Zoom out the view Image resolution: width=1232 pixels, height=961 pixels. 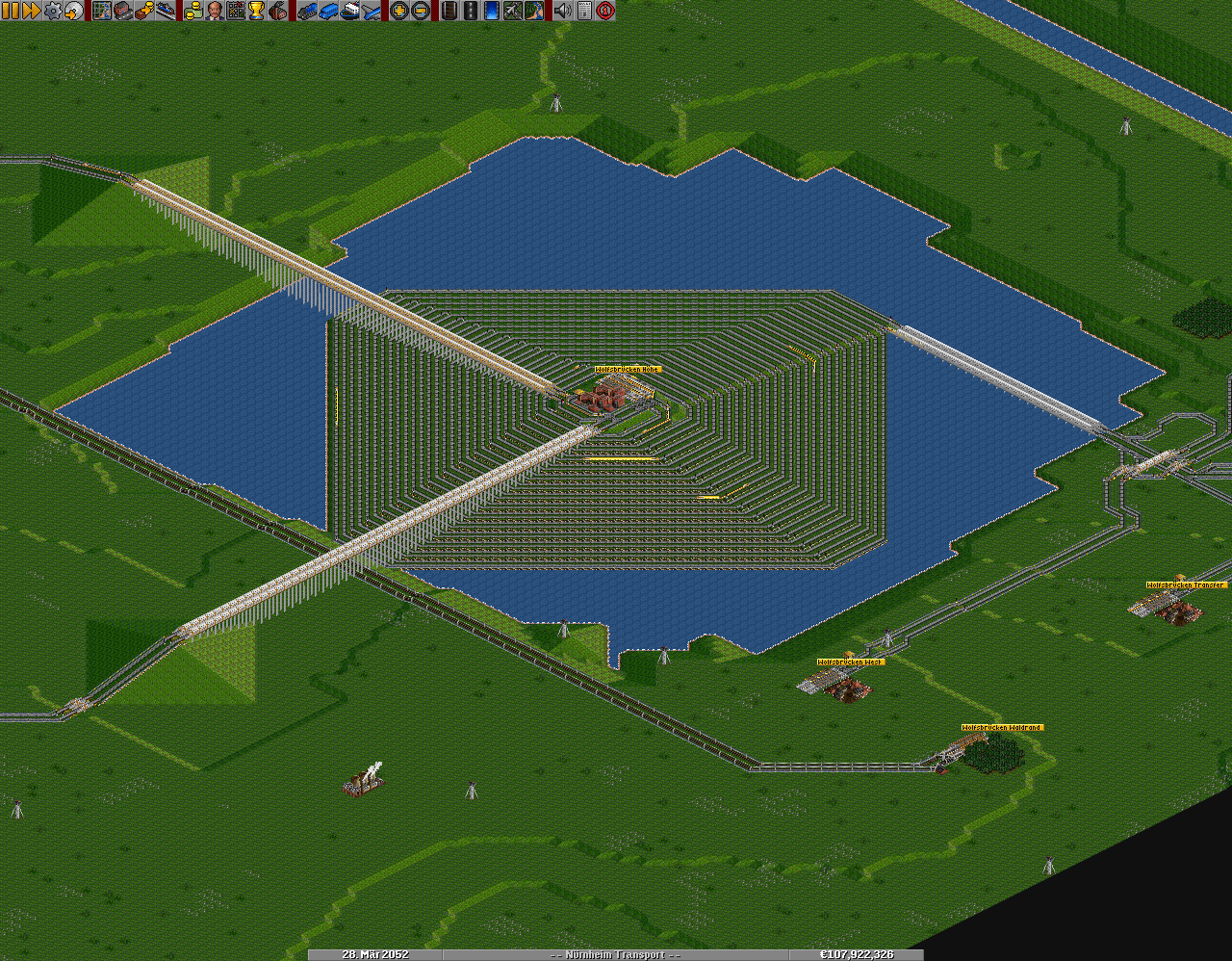tap(420, 11)
